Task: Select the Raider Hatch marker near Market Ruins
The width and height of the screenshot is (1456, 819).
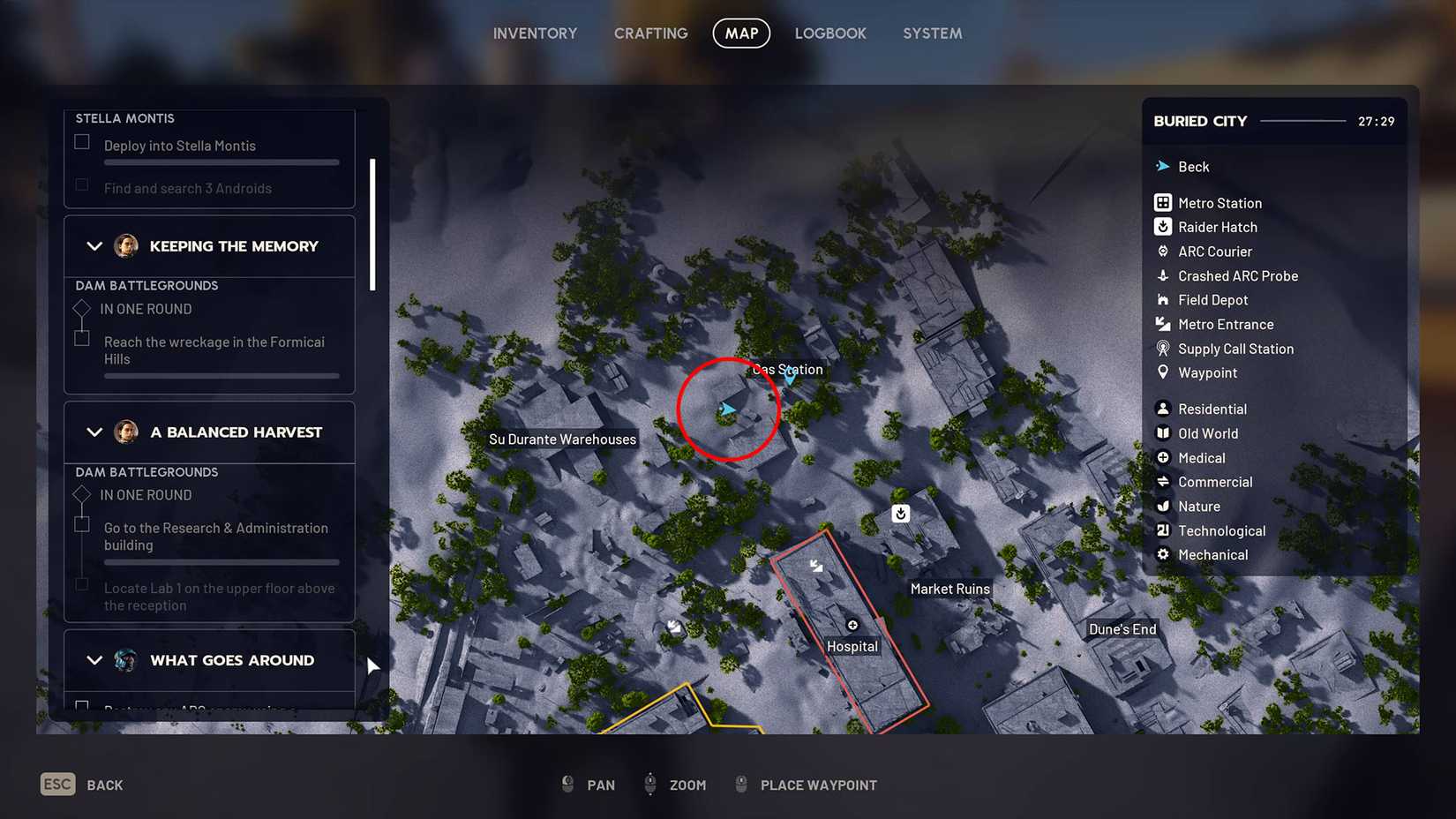Action: [x=900, y=513]
